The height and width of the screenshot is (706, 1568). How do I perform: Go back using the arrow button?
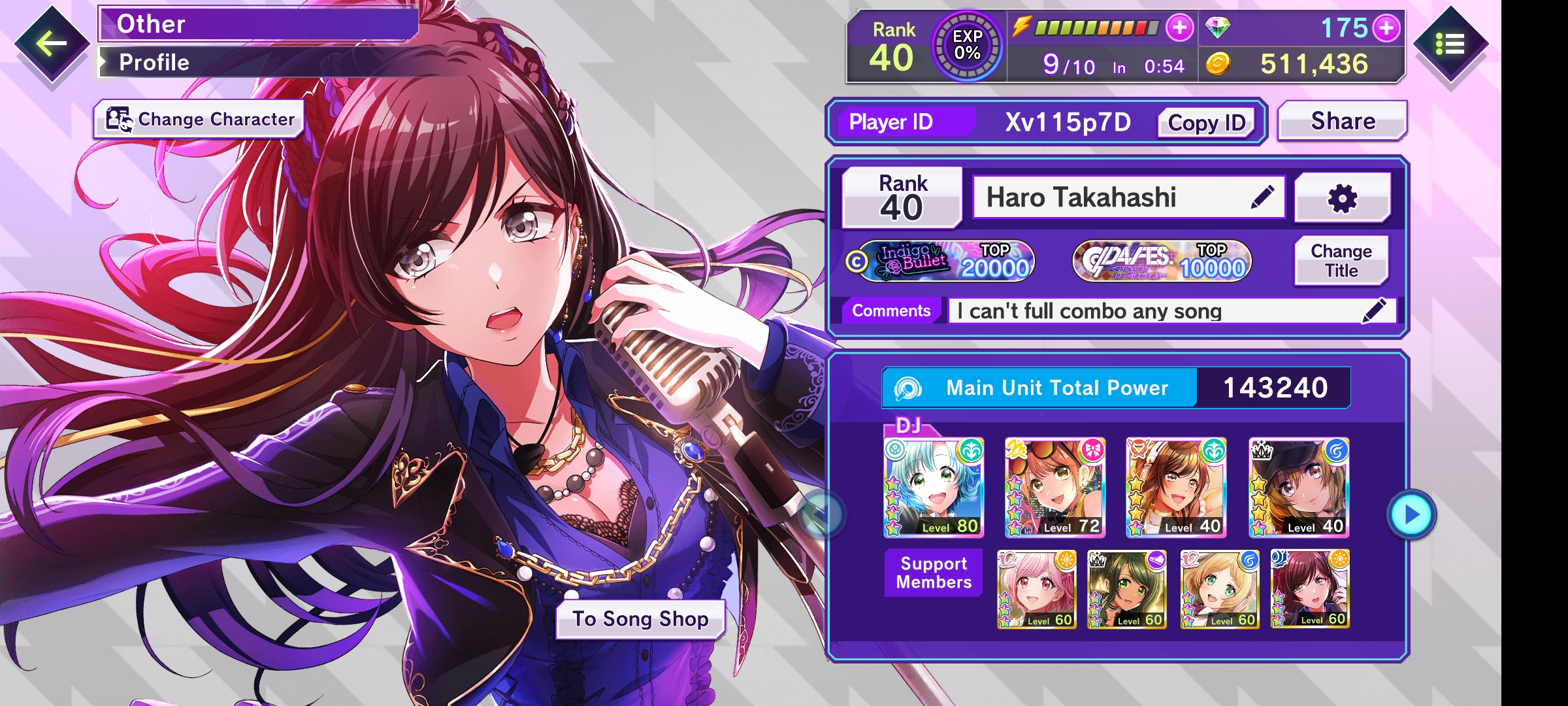(52, 44)
